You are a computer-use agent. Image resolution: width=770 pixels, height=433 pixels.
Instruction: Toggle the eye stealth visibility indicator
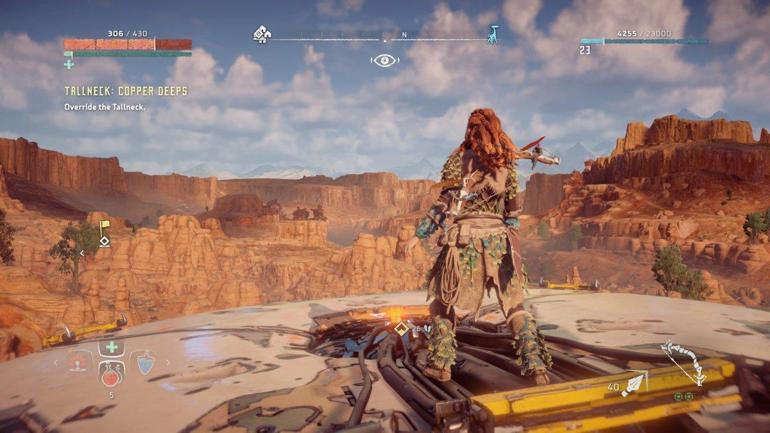pos(384,61)
